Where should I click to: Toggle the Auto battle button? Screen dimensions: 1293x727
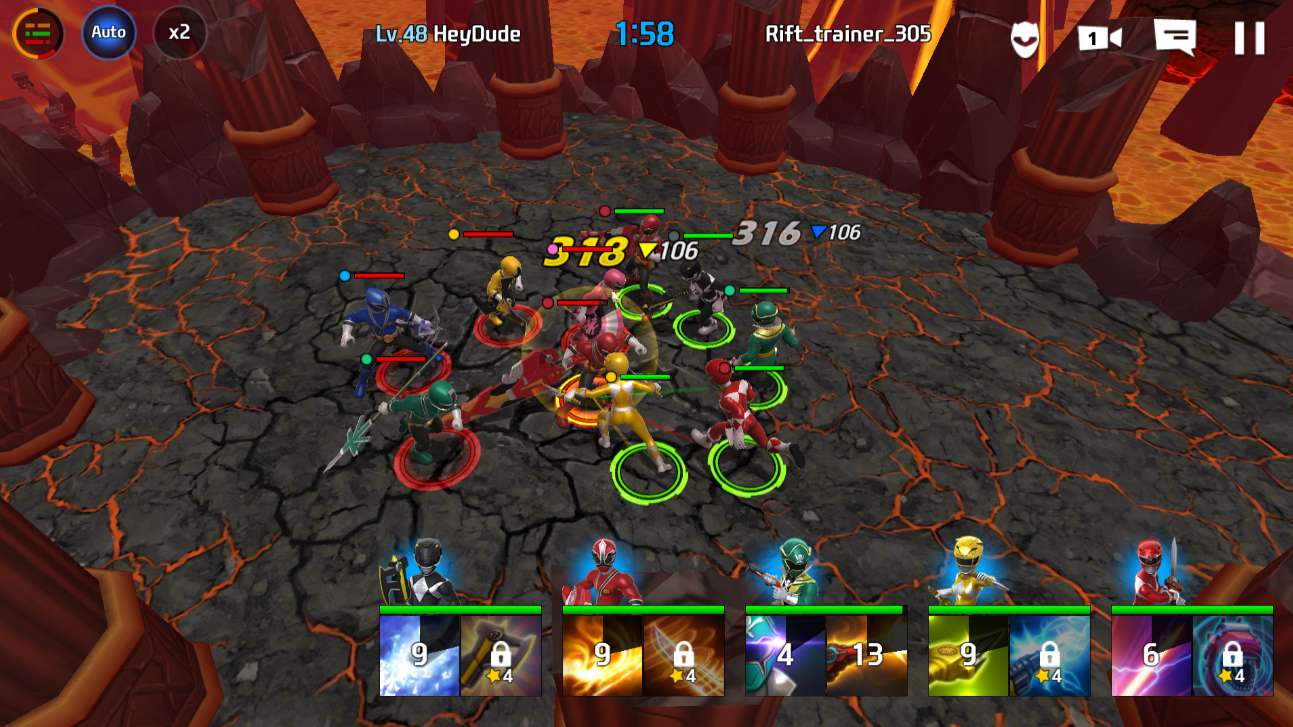point(108,32)
